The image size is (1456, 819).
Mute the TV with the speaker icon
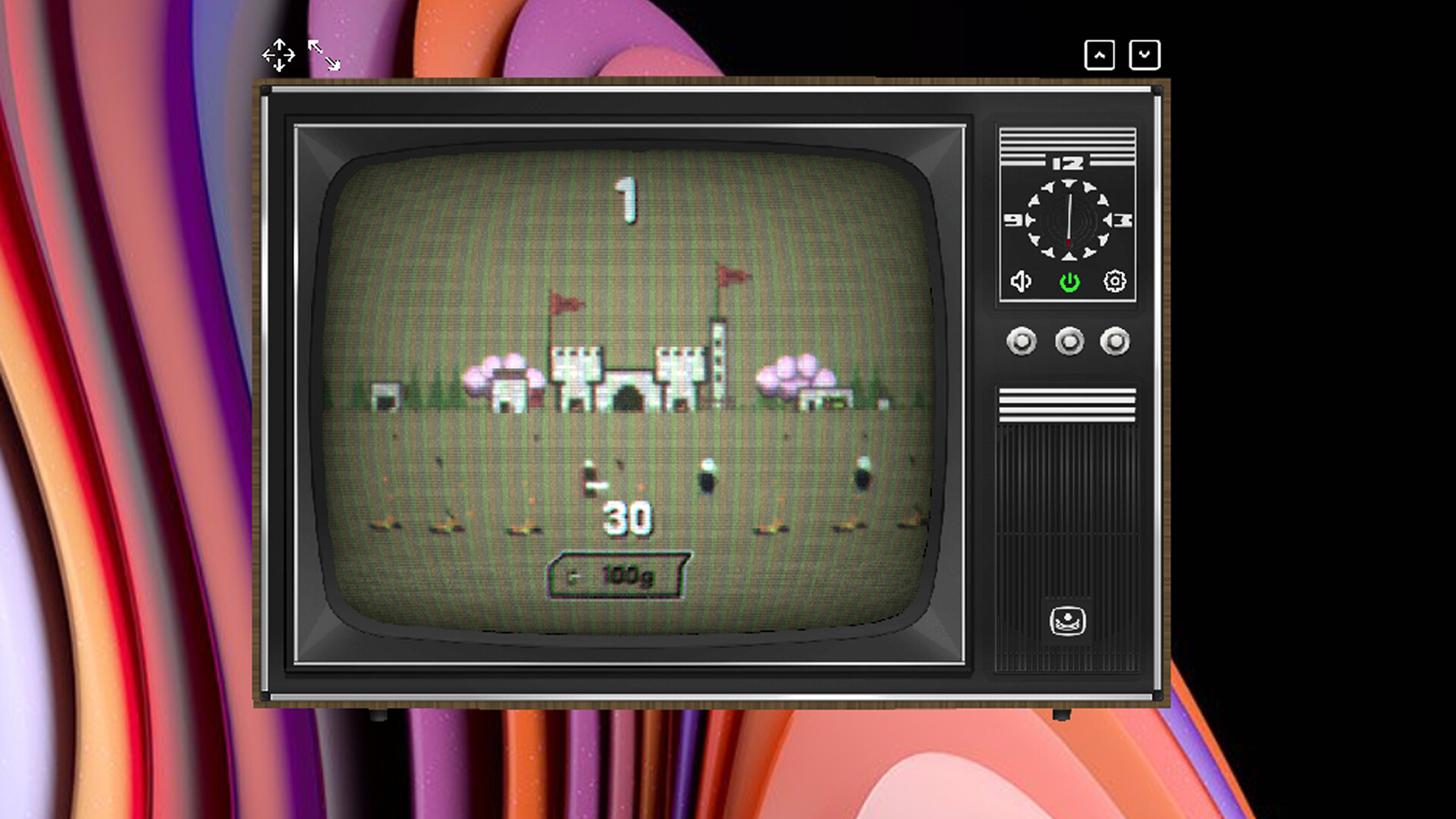click(x=1023, y=282)
